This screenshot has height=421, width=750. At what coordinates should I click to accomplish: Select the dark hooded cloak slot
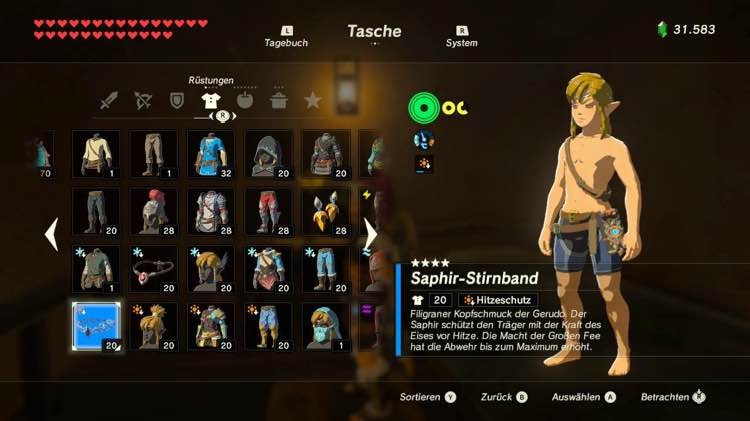pos(268,154)
